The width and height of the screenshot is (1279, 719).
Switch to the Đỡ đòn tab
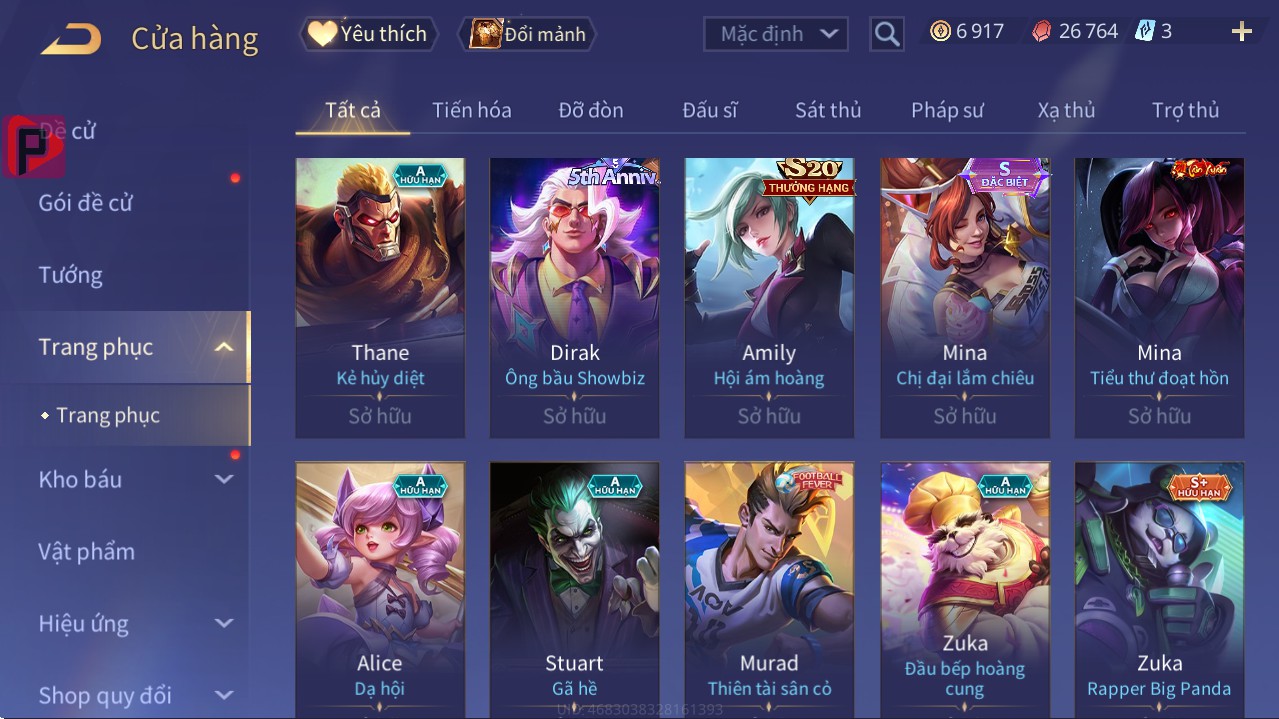590,110
